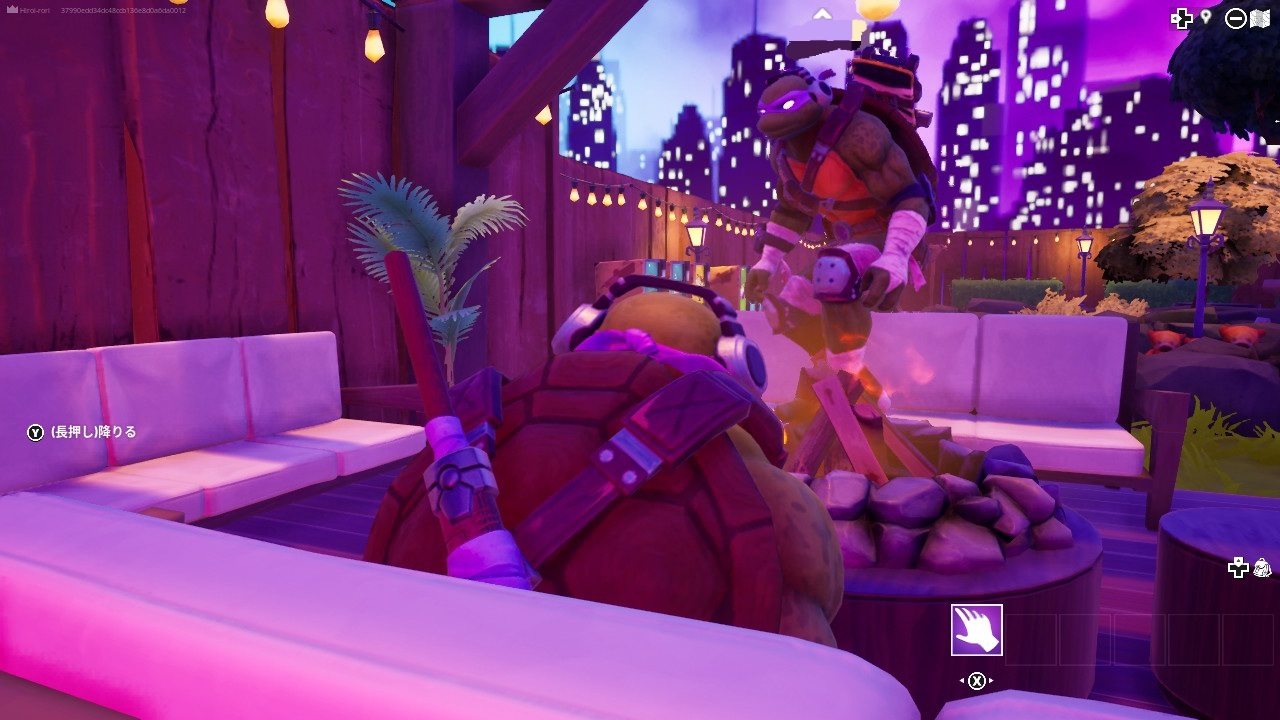The width and height of the screenshot is (1280, 720).
Task: Click the map pin marker icon
Action: click(x=1206, y=18)
